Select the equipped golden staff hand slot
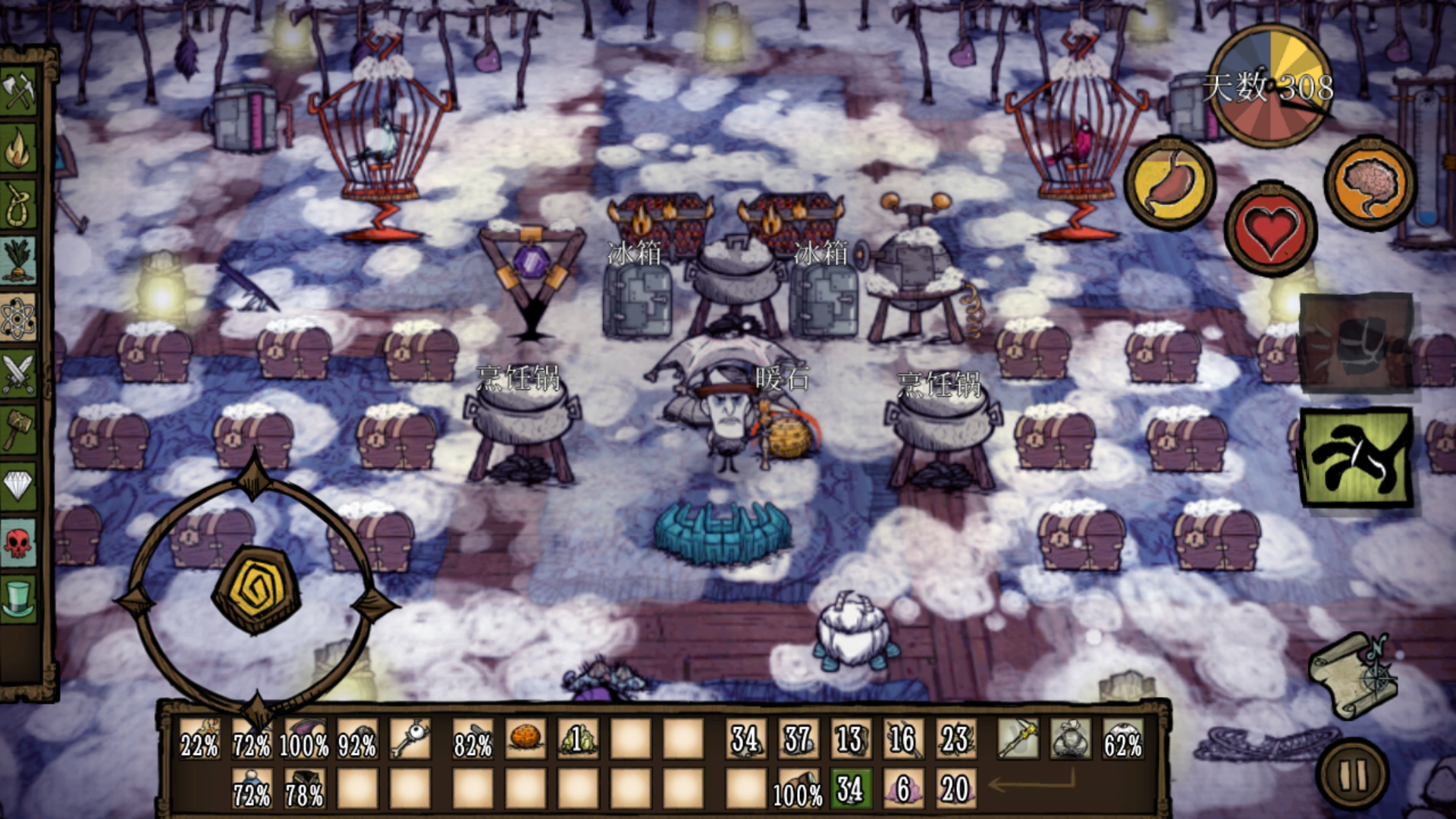This screenshot has width=1456, height=819. pyautogui.click(x=1018, y=739)
